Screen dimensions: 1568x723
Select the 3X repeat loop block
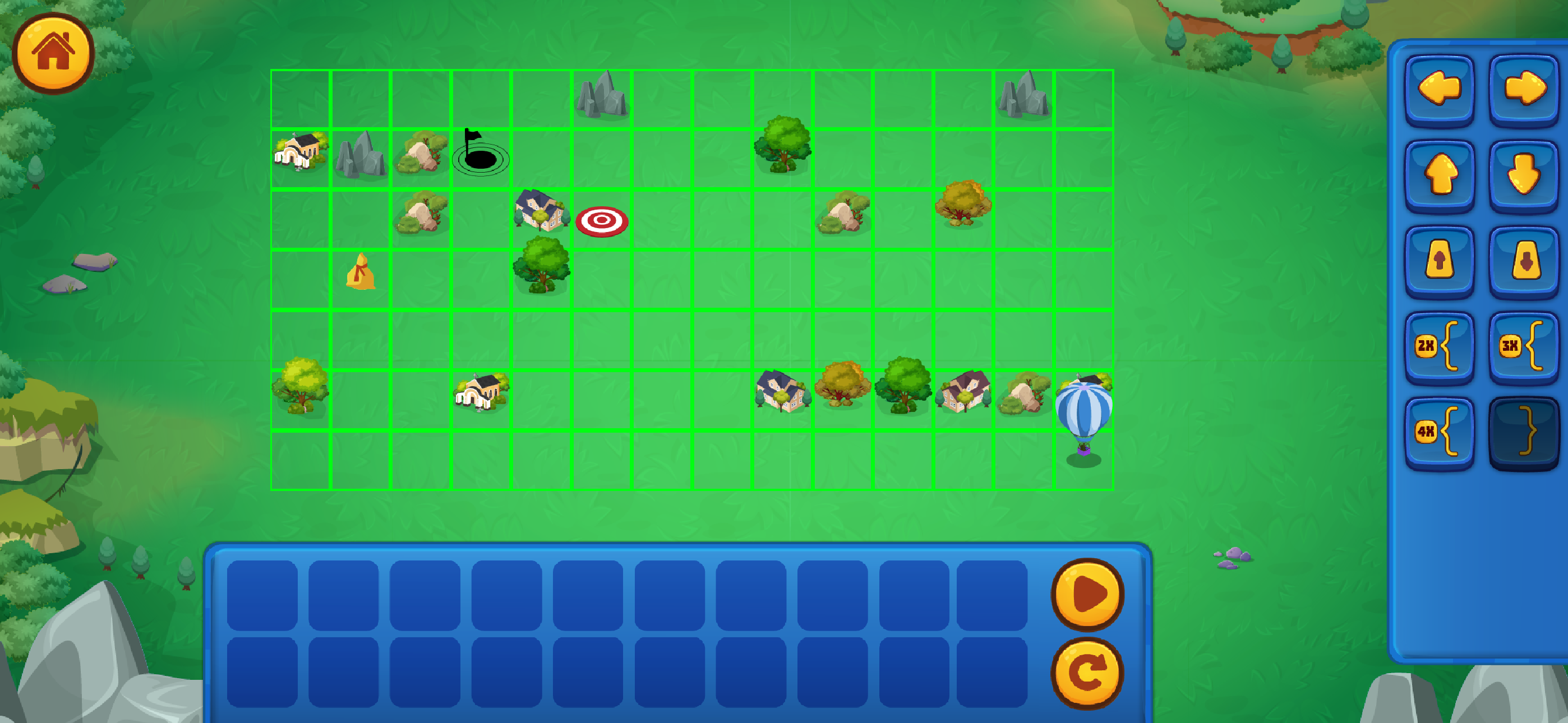[1523, 348]
